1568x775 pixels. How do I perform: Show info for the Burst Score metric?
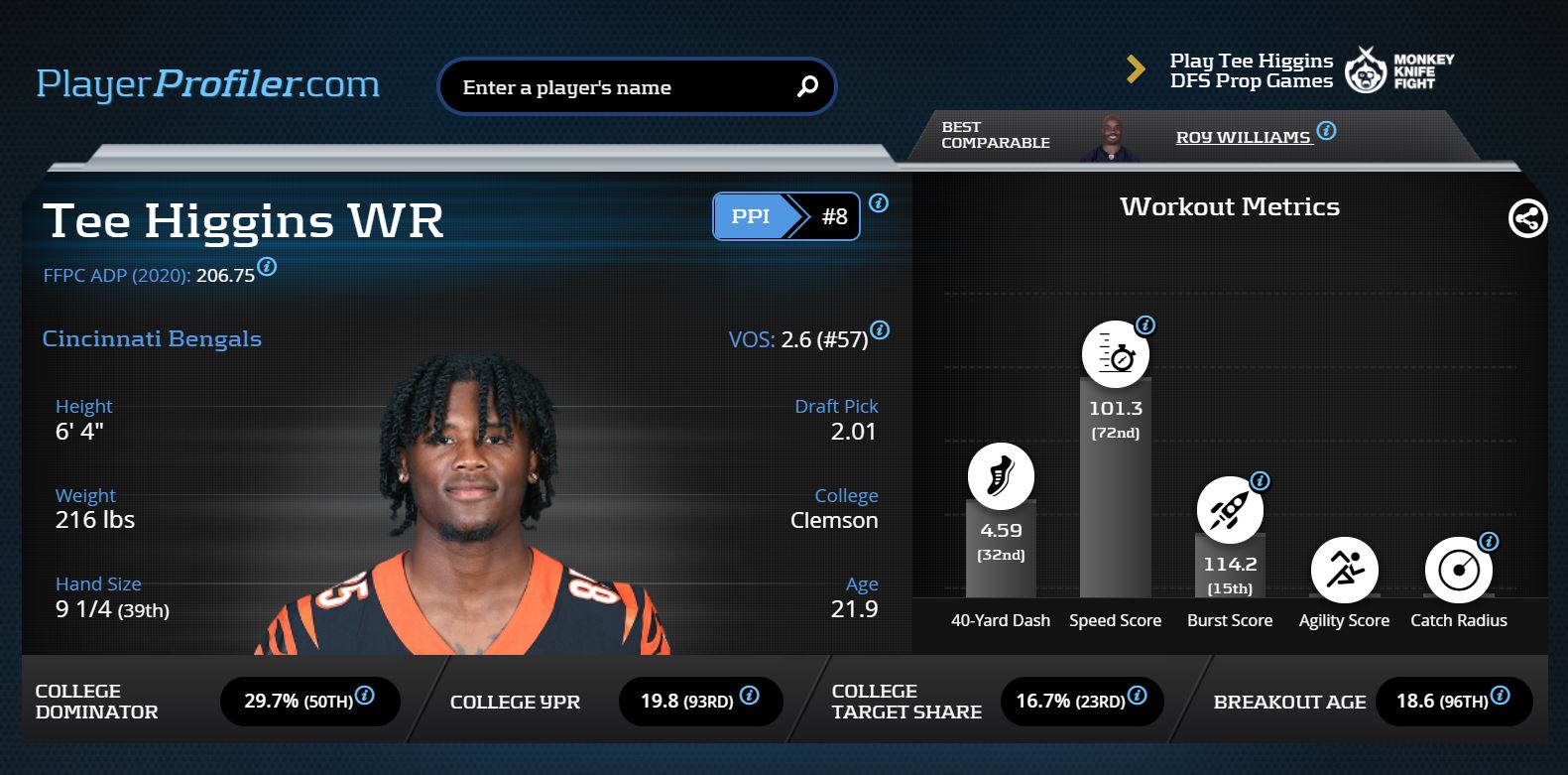click(x=1261, y=481)
